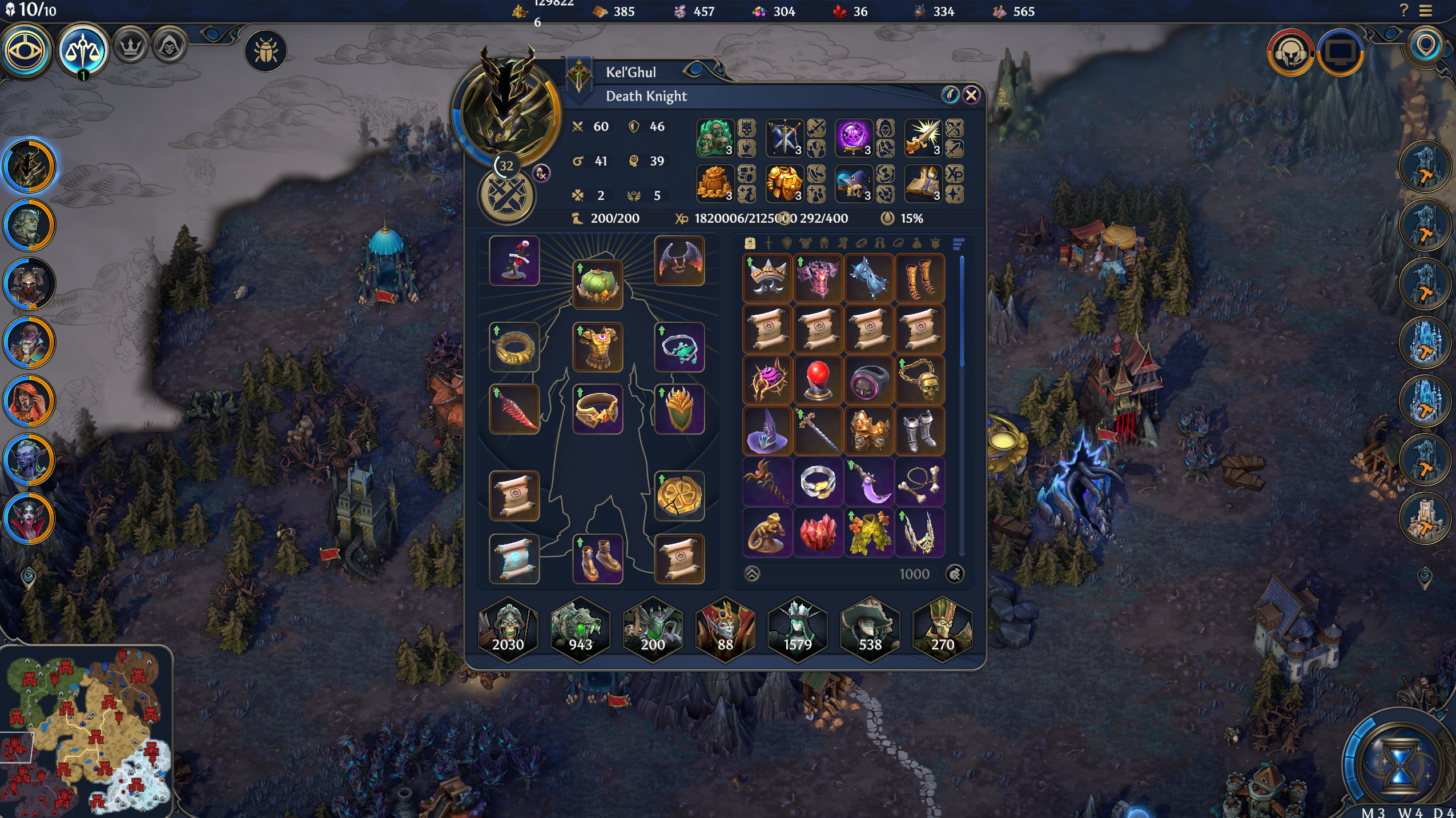The image size is (1456, 818).
Task: End turn with the hourglass button
Action: pyautogui.click(x=1399, y=764)
